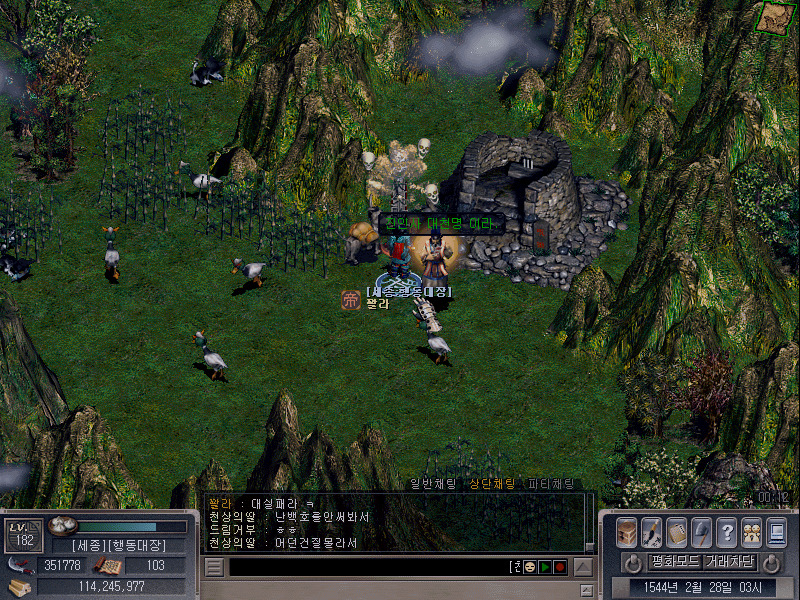The image size is (800, 600).
Task: Switch to the 파티채팅 party chat tab
Action: pos(550,484)
